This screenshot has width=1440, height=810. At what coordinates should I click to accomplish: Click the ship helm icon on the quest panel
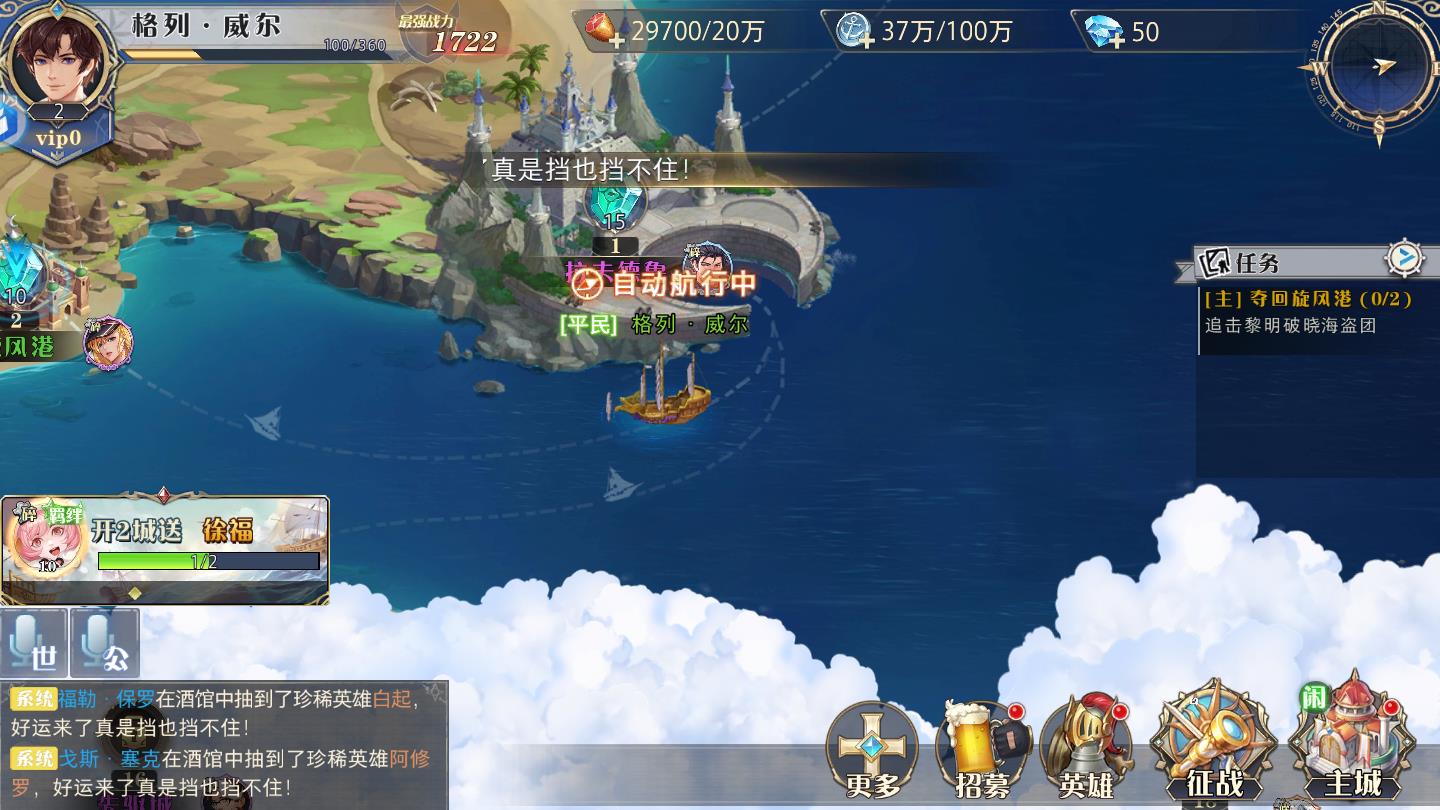pos(1406,257)
